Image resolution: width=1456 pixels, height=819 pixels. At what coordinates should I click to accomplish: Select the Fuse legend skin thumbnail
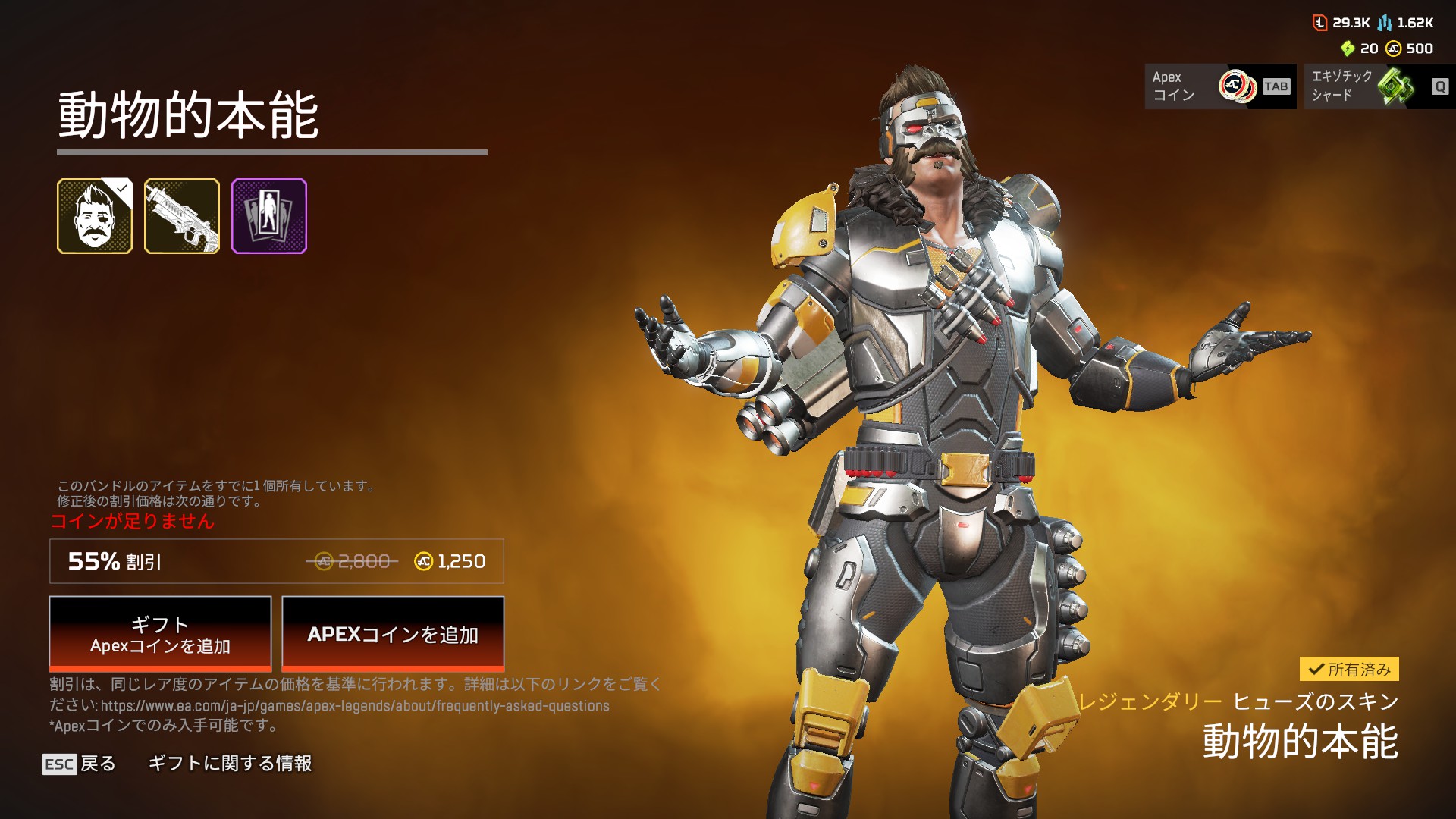[95, 216]
